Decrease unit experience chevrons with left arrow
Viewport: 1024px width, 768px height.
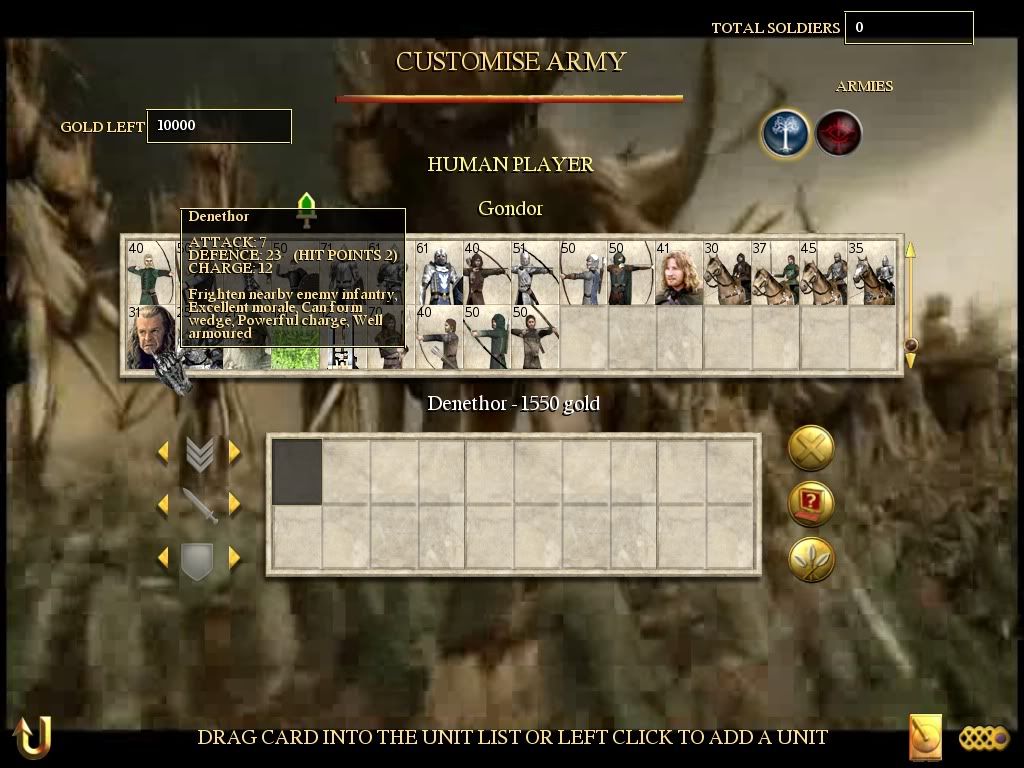pyautogui.click(x=163, y=452)
